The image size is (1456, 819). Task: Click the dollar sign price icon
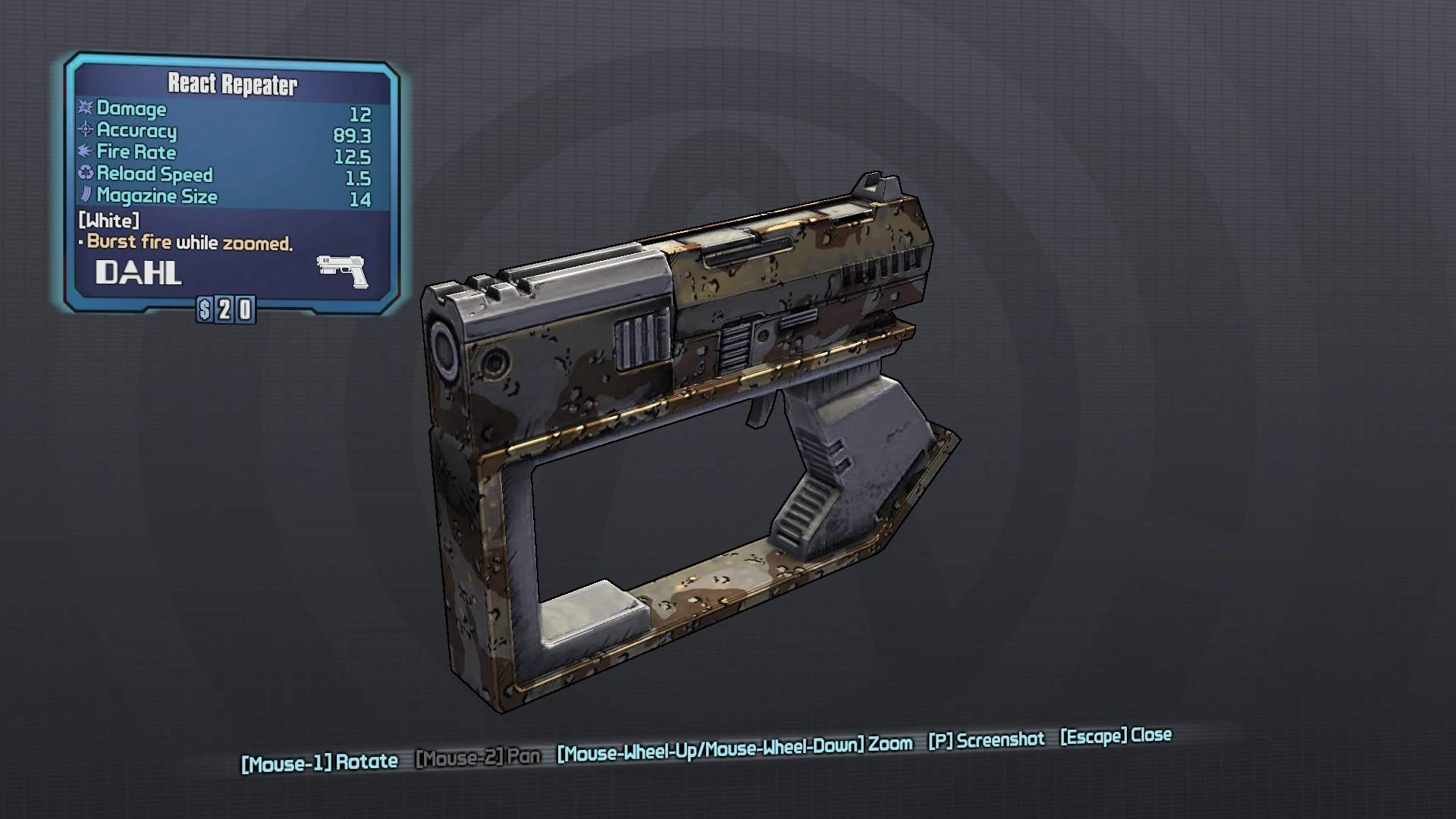coord(205,309)
